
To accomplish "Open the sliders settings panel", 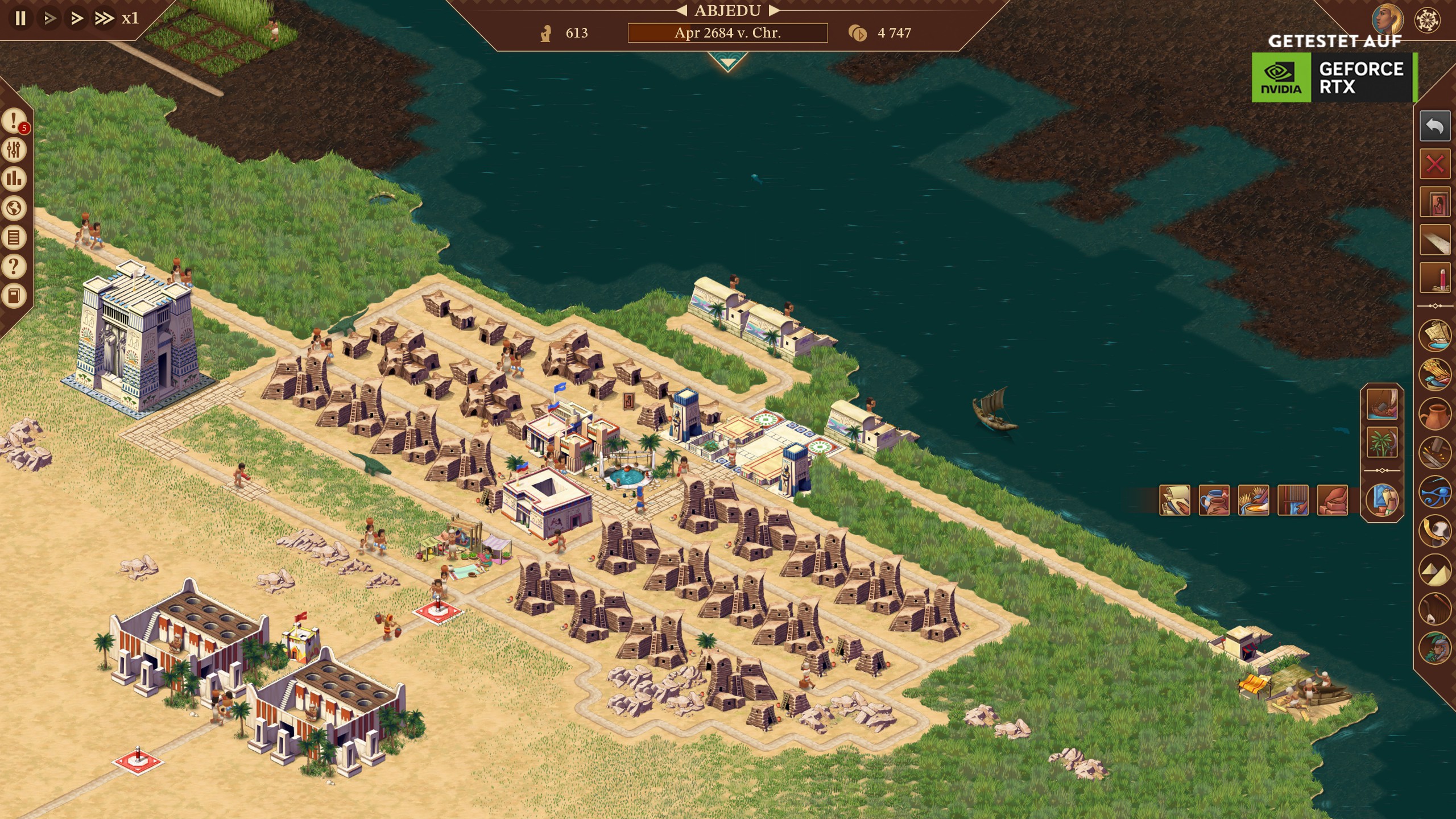I will [x=14, y=150].
